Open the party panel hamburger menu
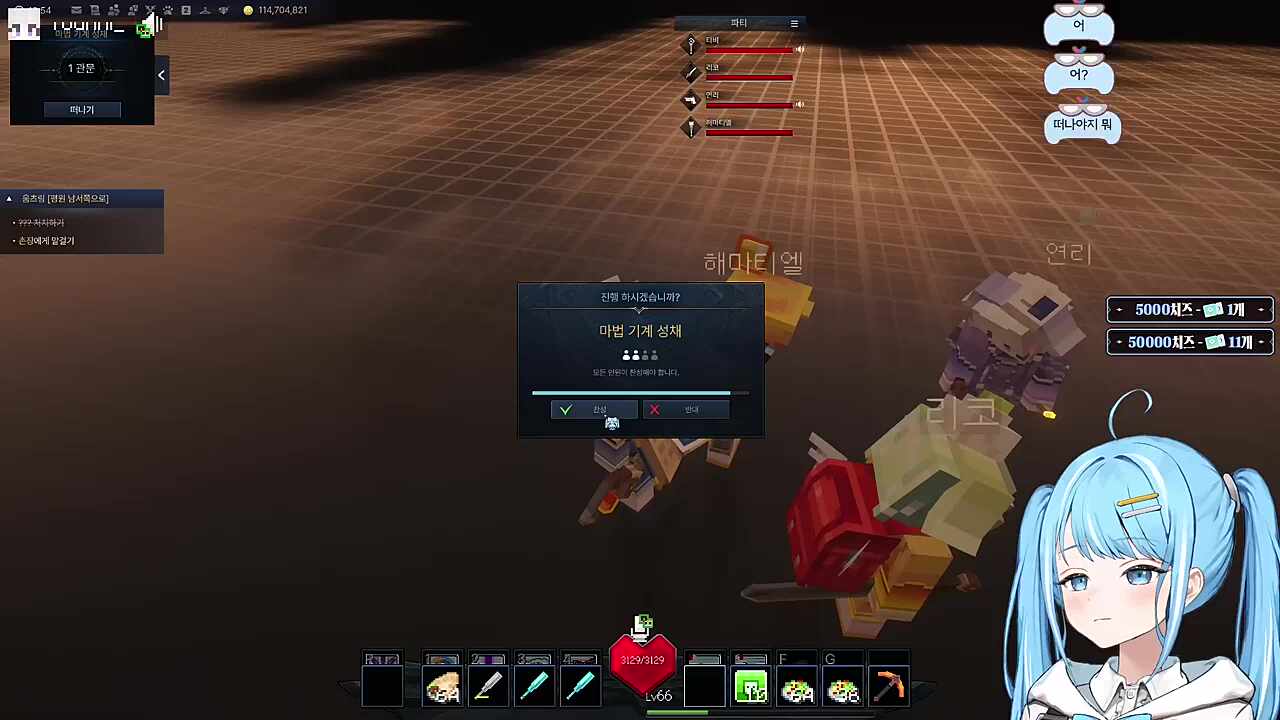This screenshot has width=1280, height=720. point(794,23)
